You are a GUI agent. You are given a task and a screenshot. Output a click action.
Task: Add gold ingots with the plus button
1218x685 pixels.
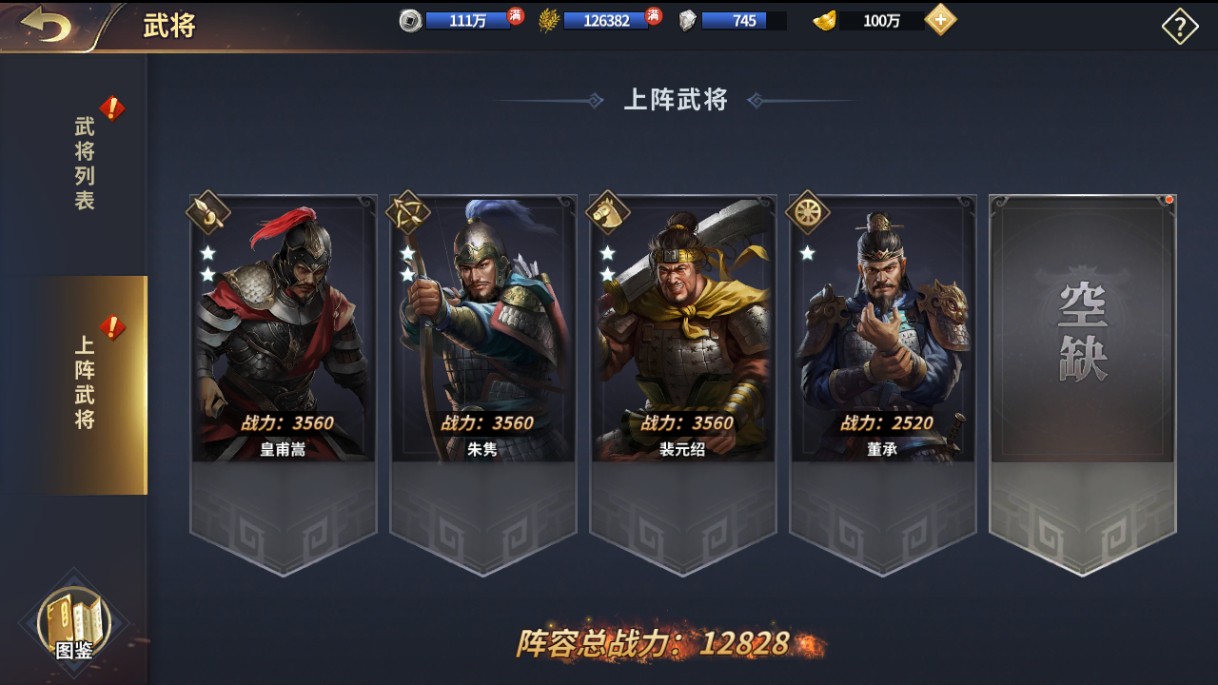[x=940, y=20]
